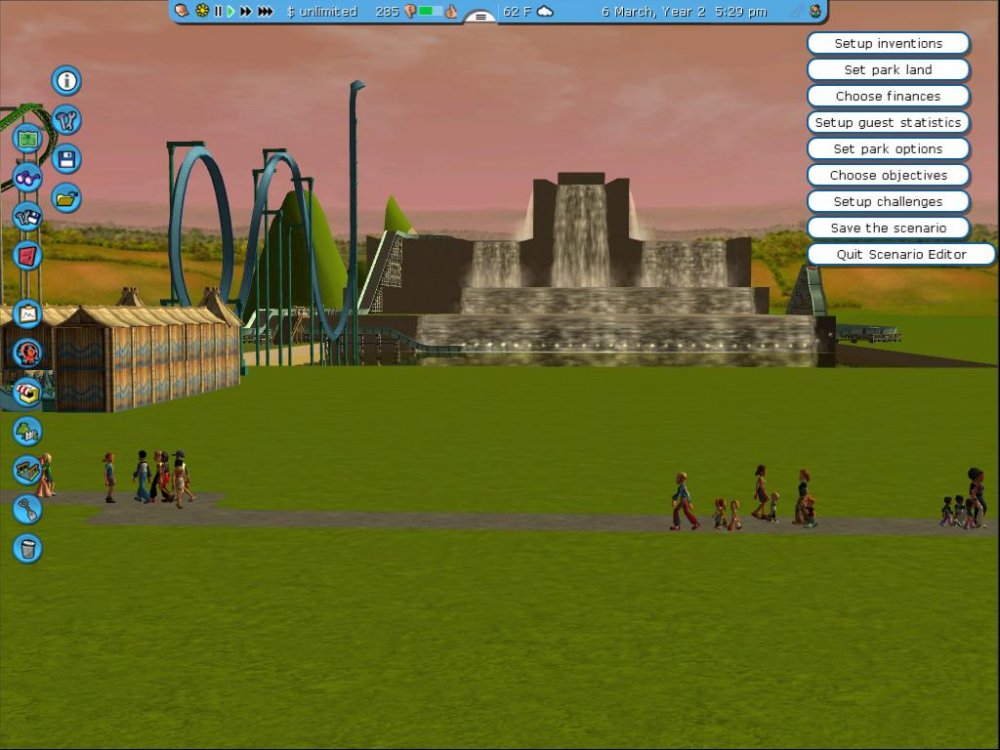Open Setup challenges
This screenshot has width=1000, height=750.
coord(888,202)
